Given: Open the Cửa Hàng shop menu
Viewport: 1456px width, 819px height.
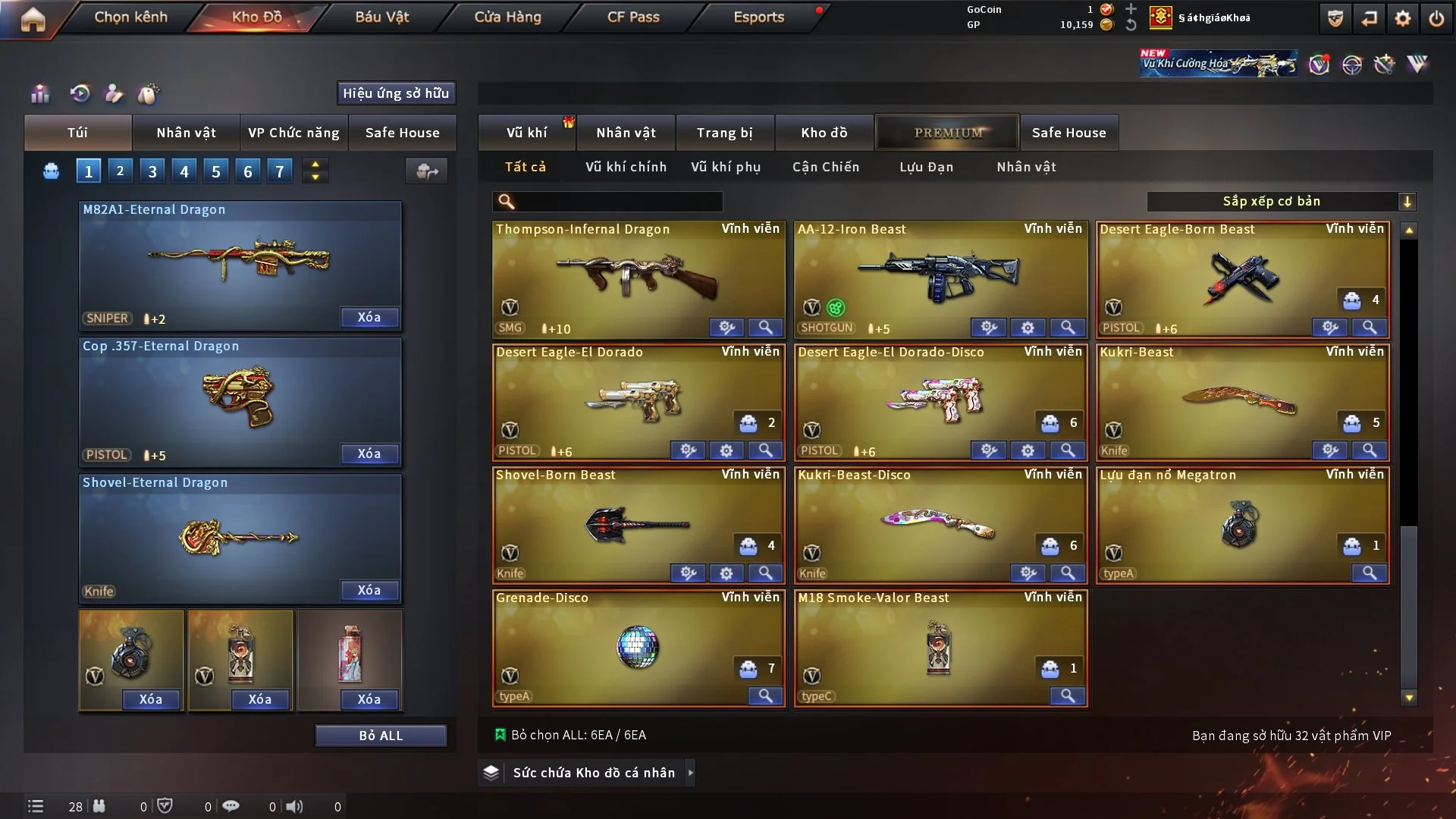Looking at the screenshot, I should [x=507, y=17].
